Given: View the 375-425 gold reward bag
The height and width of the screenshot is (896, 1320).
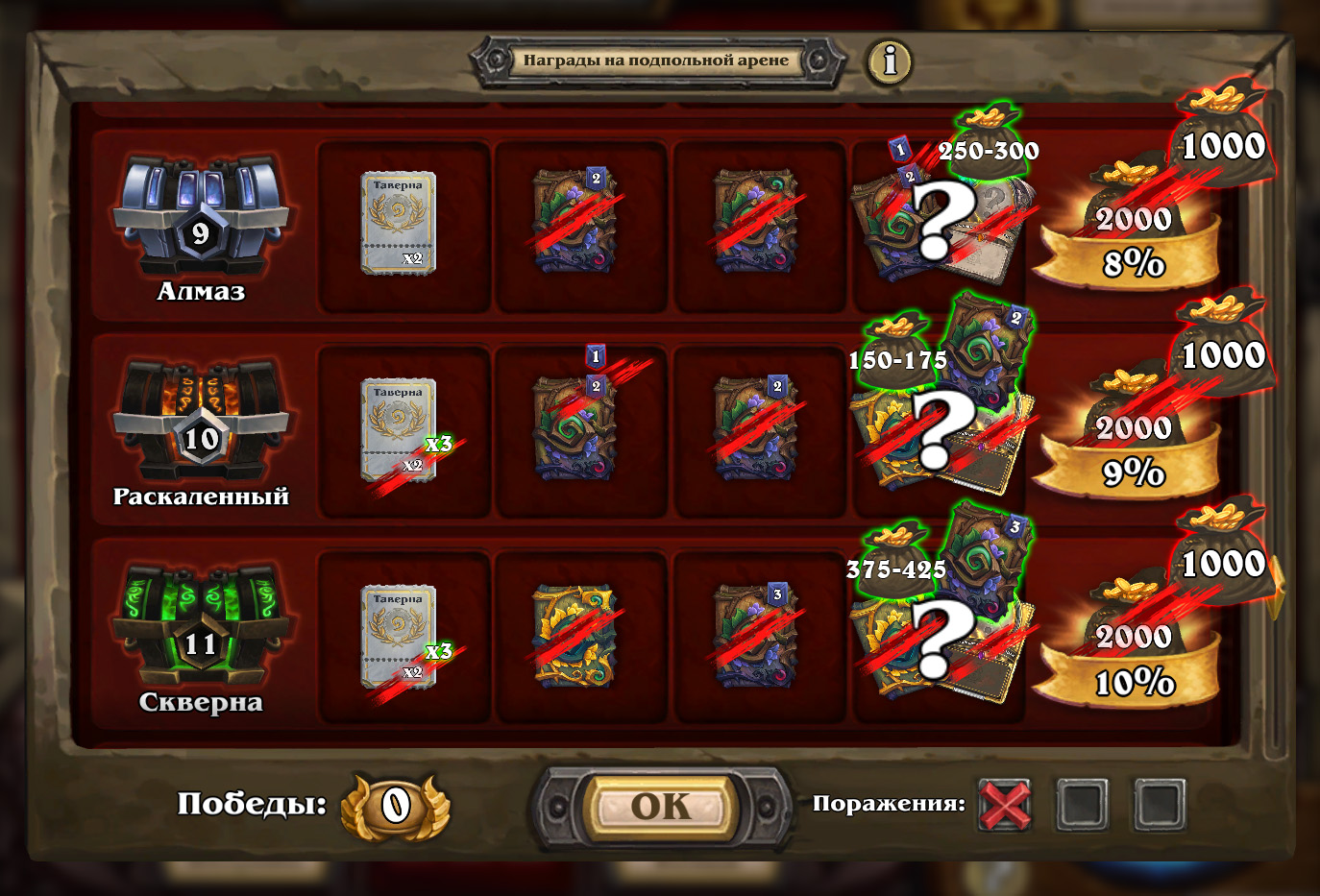Looking at the screenshot, I should coord(895,561).
